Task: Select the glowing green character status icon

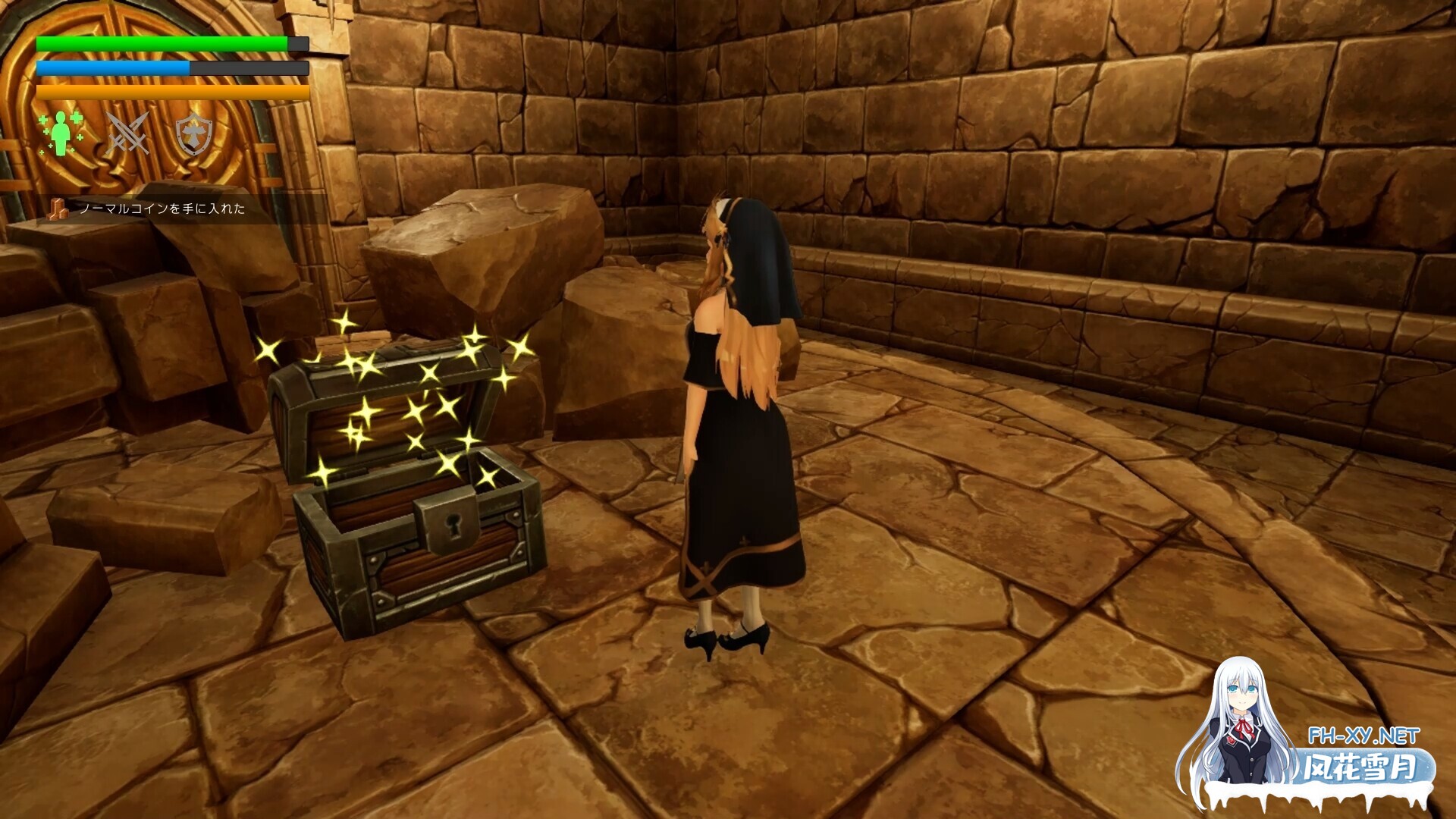Action: point(59,135)
